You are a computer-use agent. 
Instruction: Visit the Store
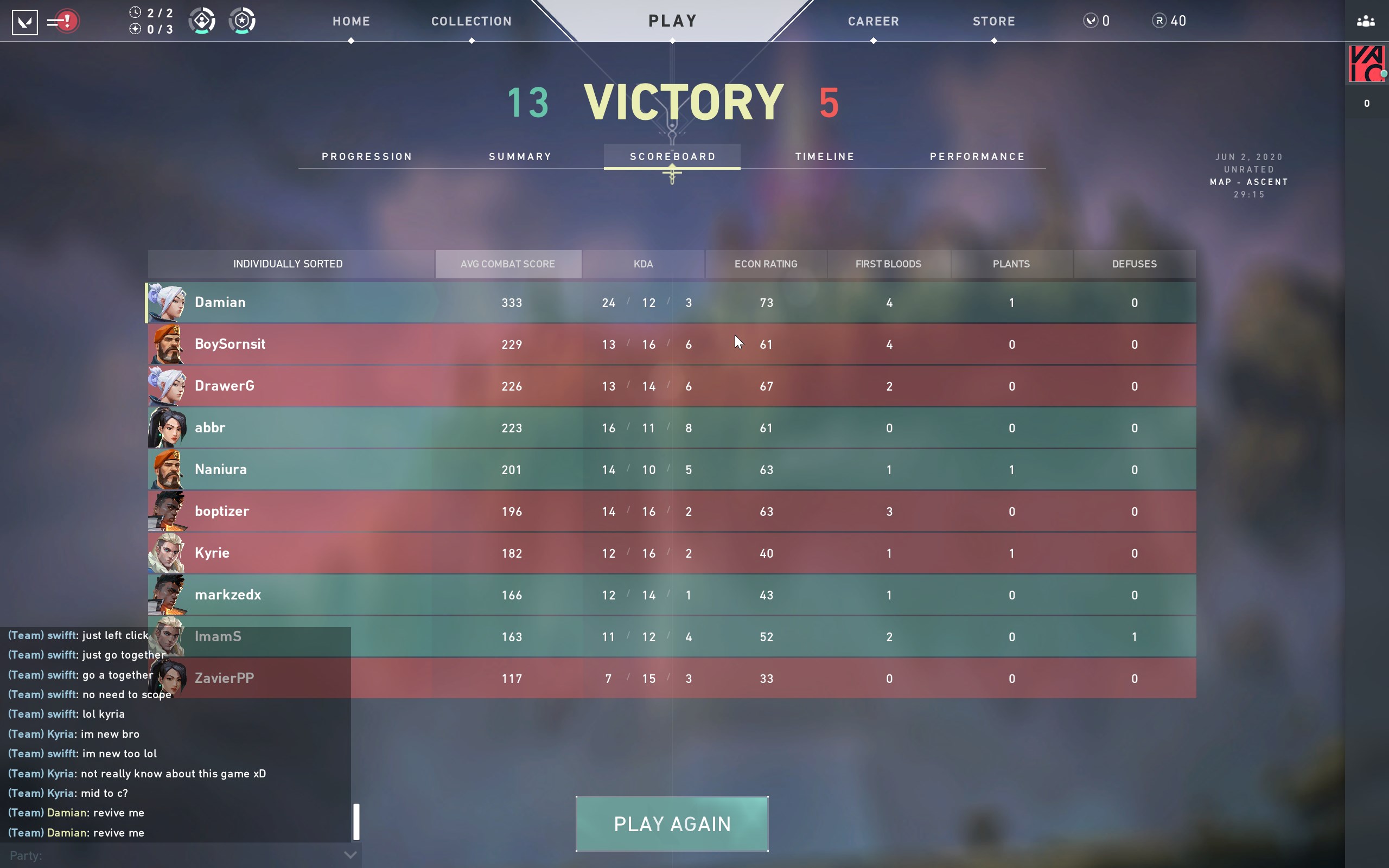click(x=993, y=21)
